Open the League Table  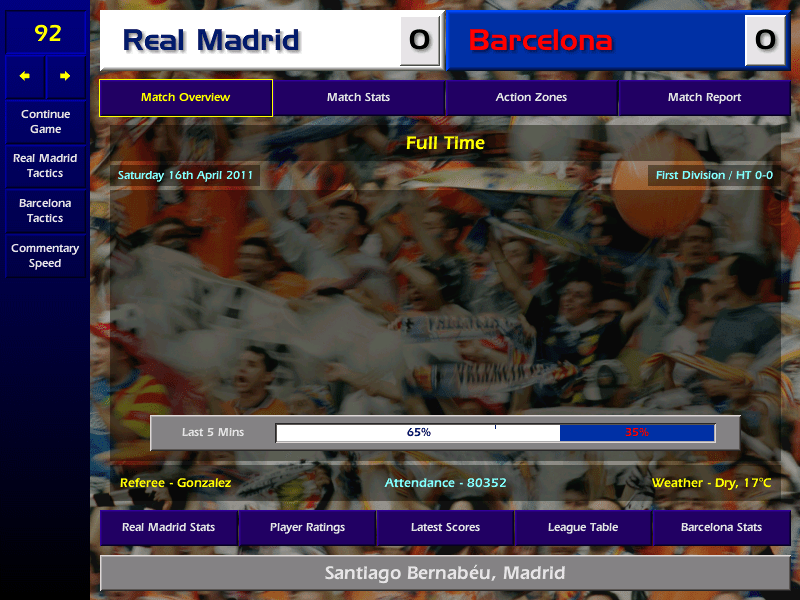tap(583, 527)
